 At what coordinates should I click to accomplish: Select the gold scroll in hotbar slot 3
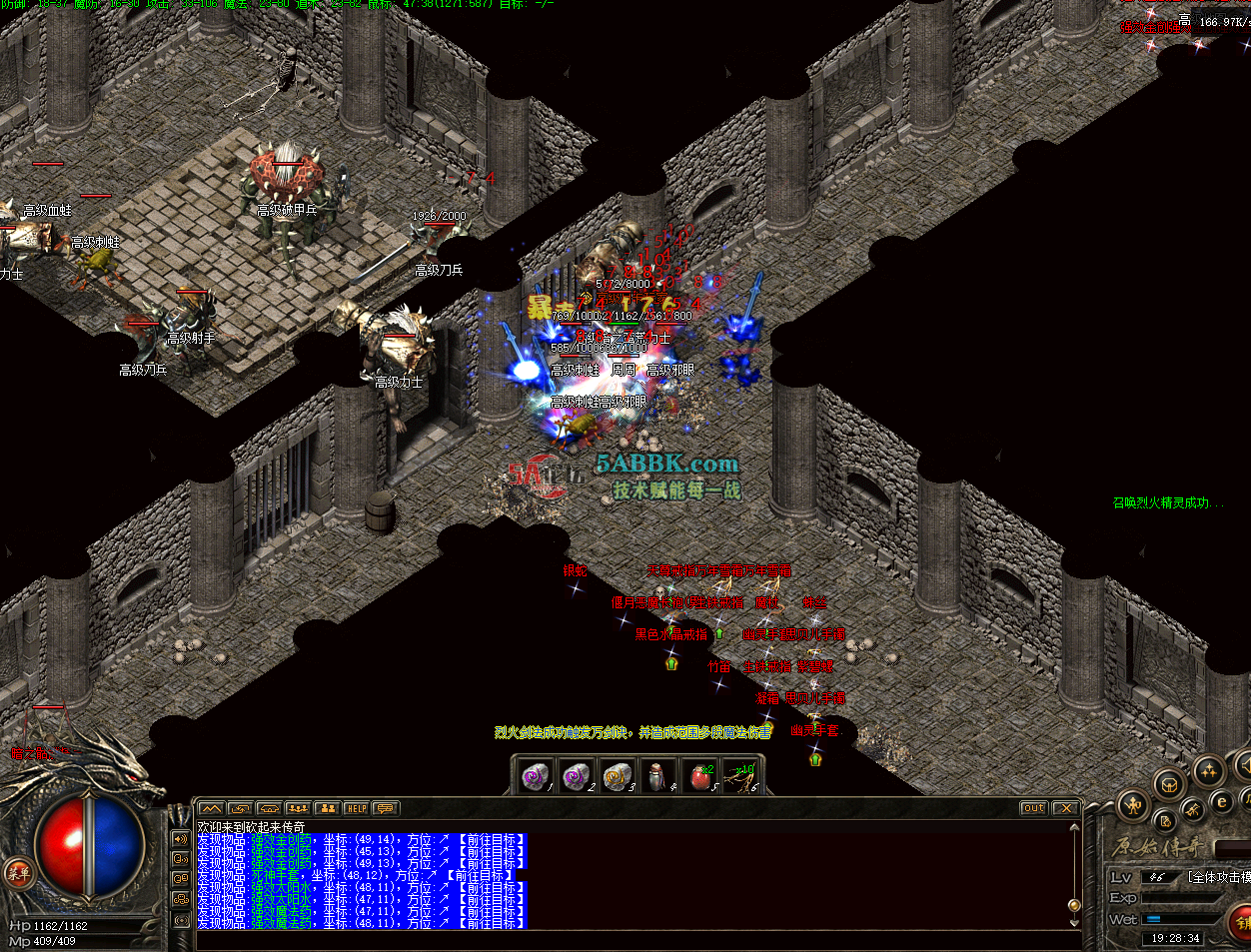coord(618,776)
